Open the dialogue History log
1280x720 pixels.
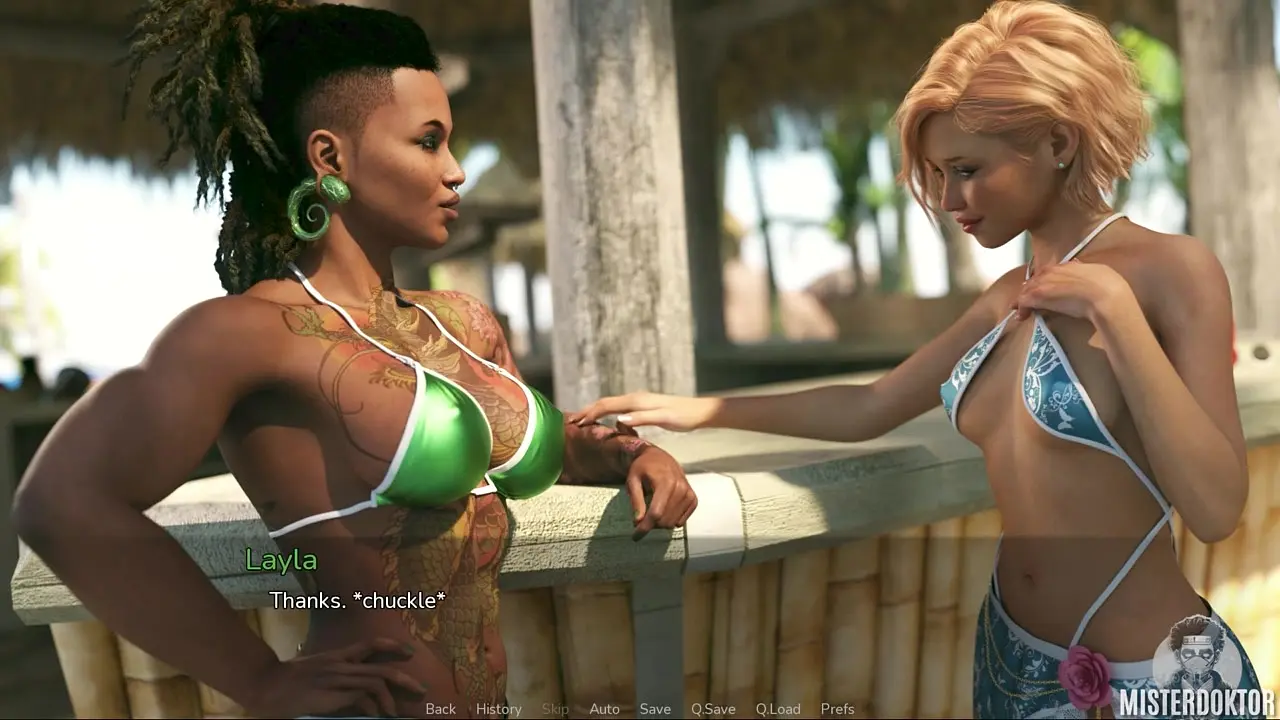point(498,709)
